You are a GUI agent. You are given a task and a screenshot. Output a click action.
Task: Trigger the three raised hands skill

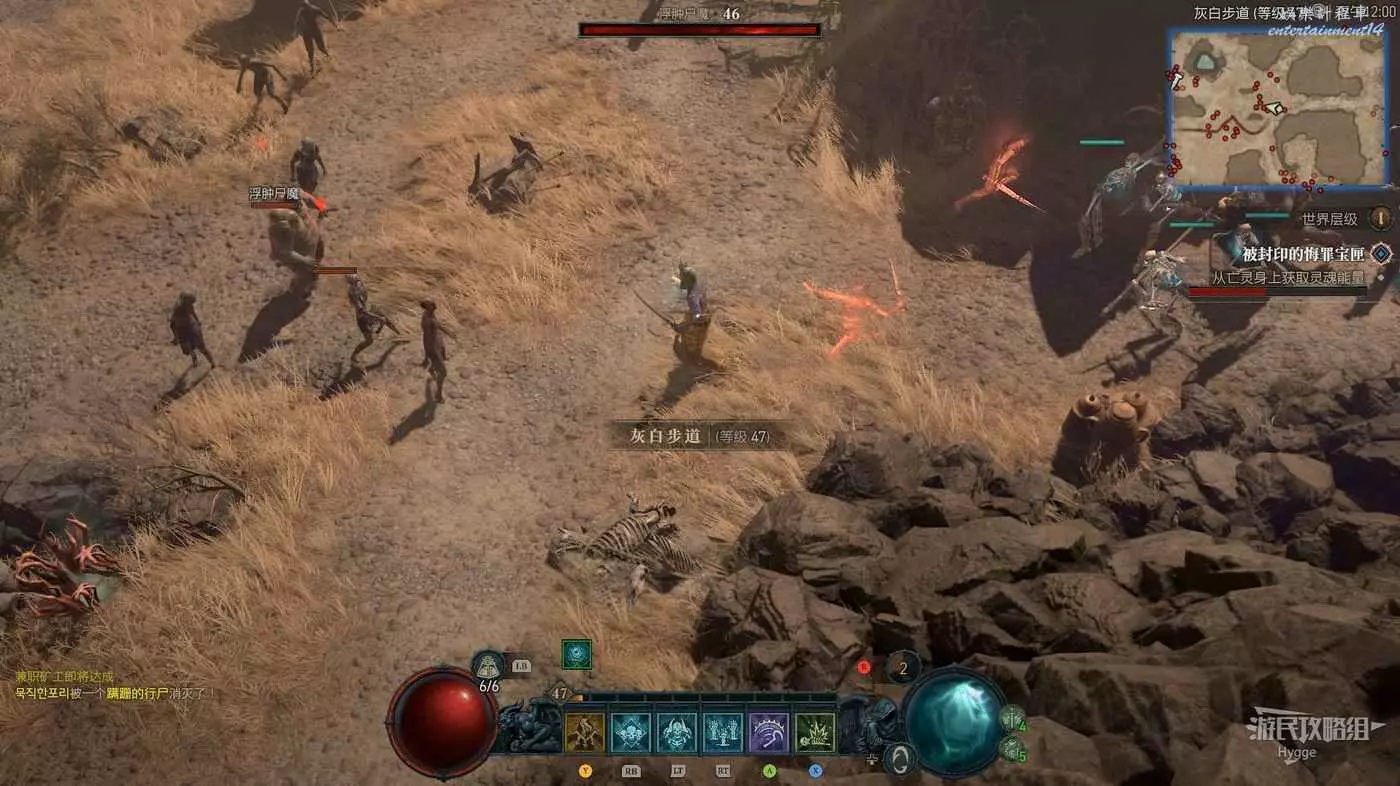[723, 733]
